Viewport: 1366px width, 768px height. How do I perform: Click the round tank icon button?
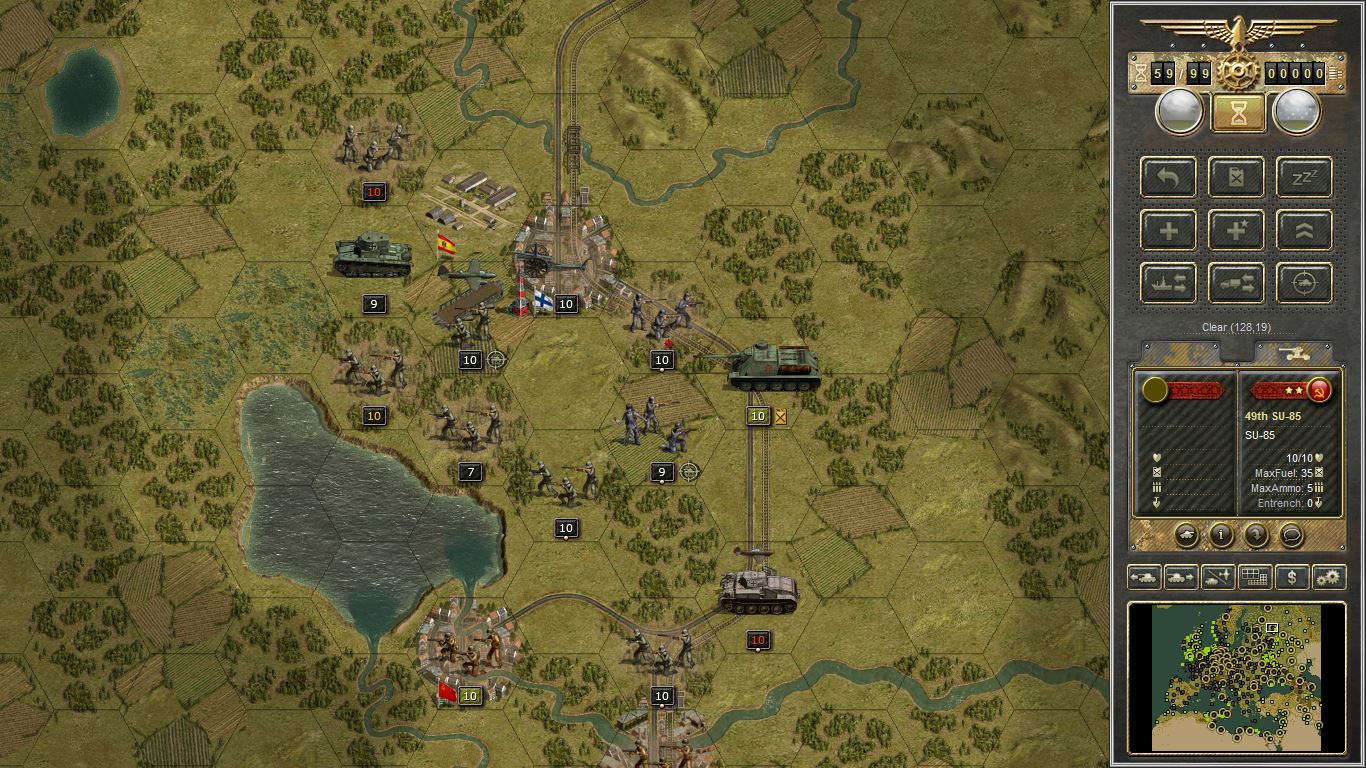pyautogui.click(x=1186, y=535)
